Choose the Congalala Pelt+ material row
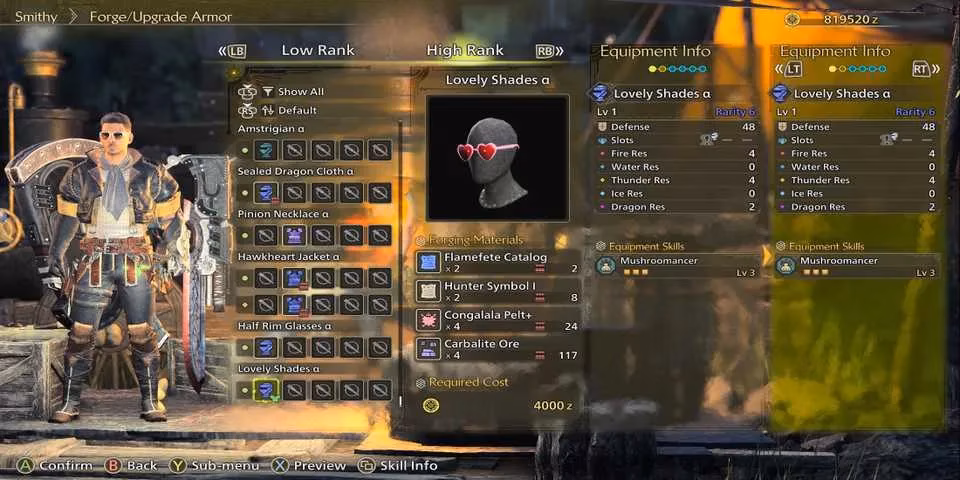Viewport: 960px width, 480px height. click(497, 320)
